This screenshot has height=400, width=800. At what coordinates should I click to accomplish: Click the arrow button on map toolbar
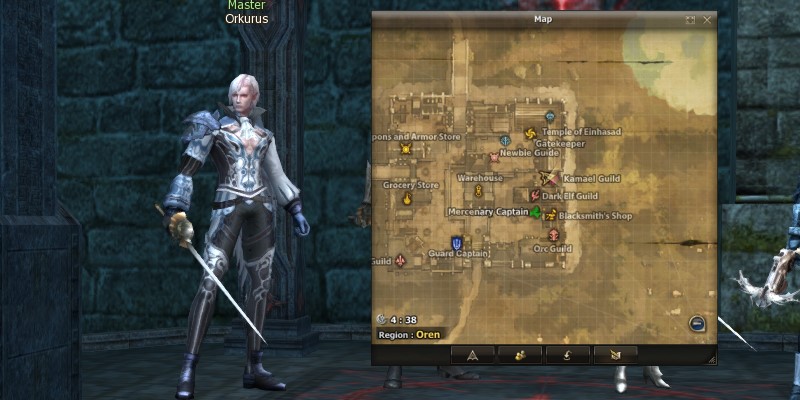click(473, 354)
